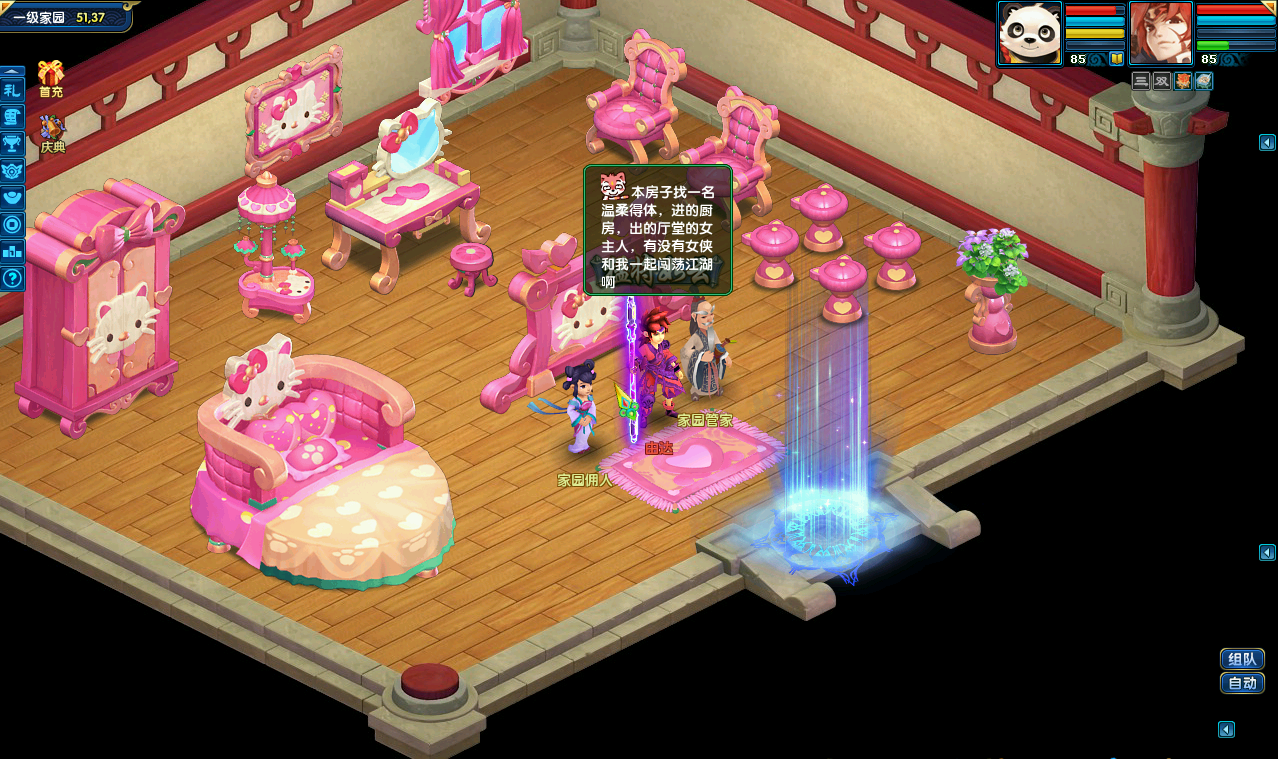1278x759 pixels.
Task: Open the podium ranking sidebar button
Action: (12, 251)
